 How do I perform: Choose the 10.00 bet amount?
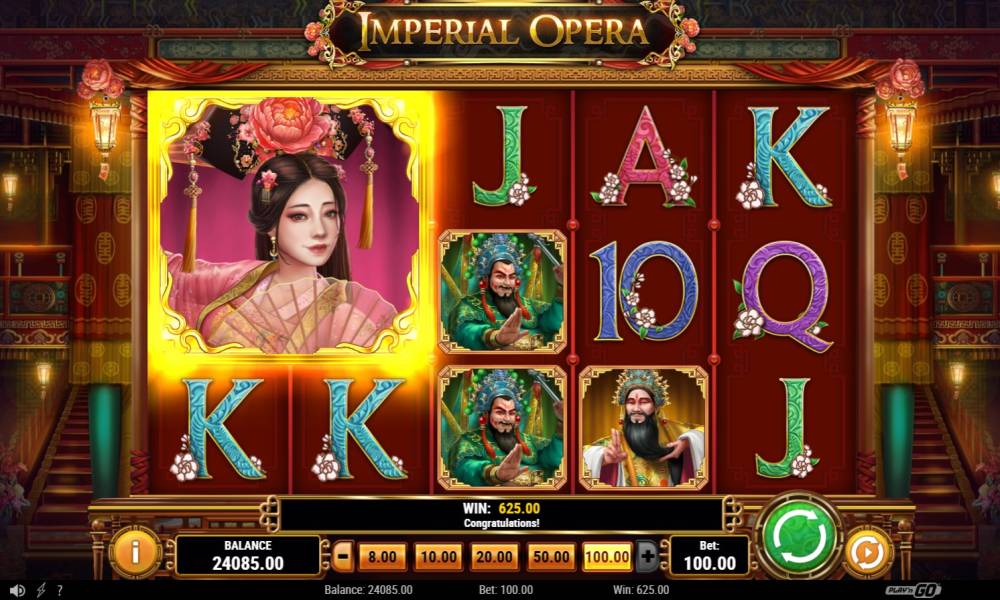tap(437, 556)
